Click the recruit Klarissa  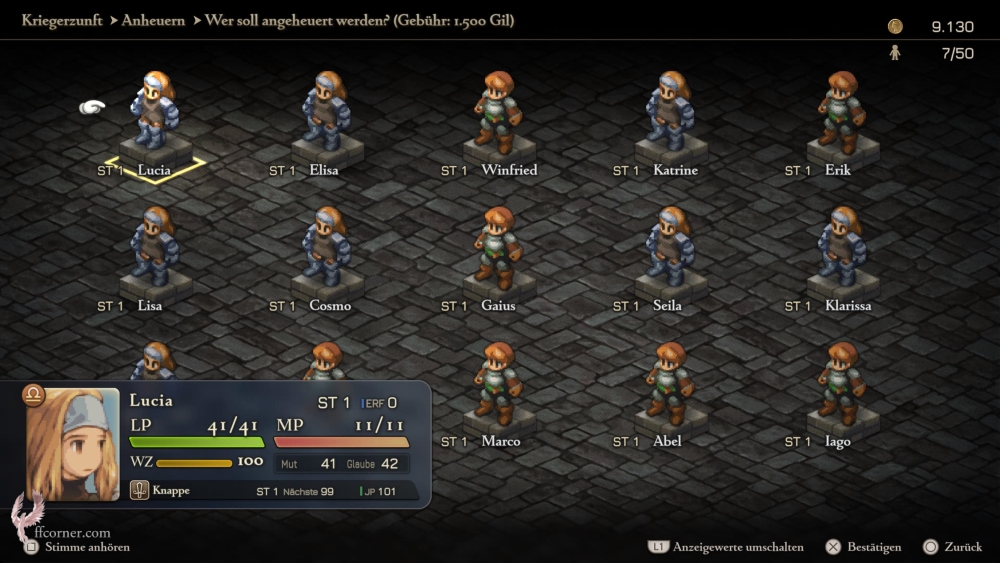(x=842, y=248)
